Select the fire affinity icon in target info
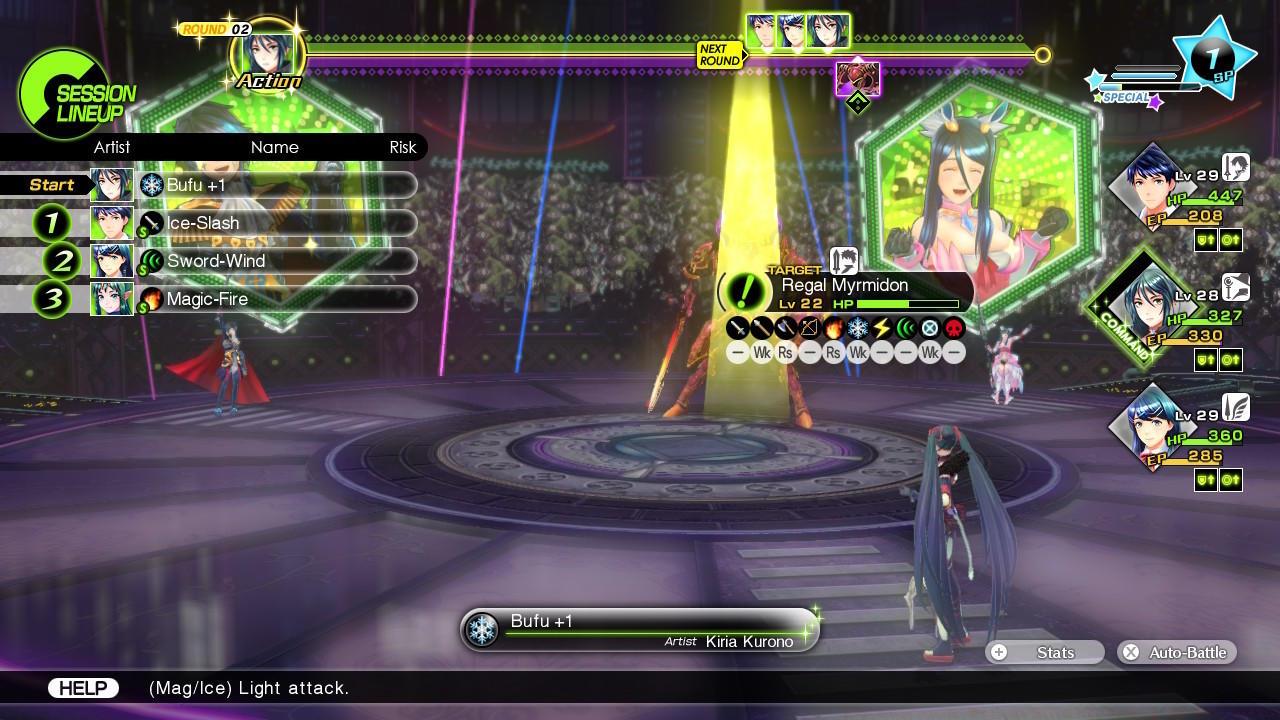Screen dimensions: 1280x720 tap(833, 328)
